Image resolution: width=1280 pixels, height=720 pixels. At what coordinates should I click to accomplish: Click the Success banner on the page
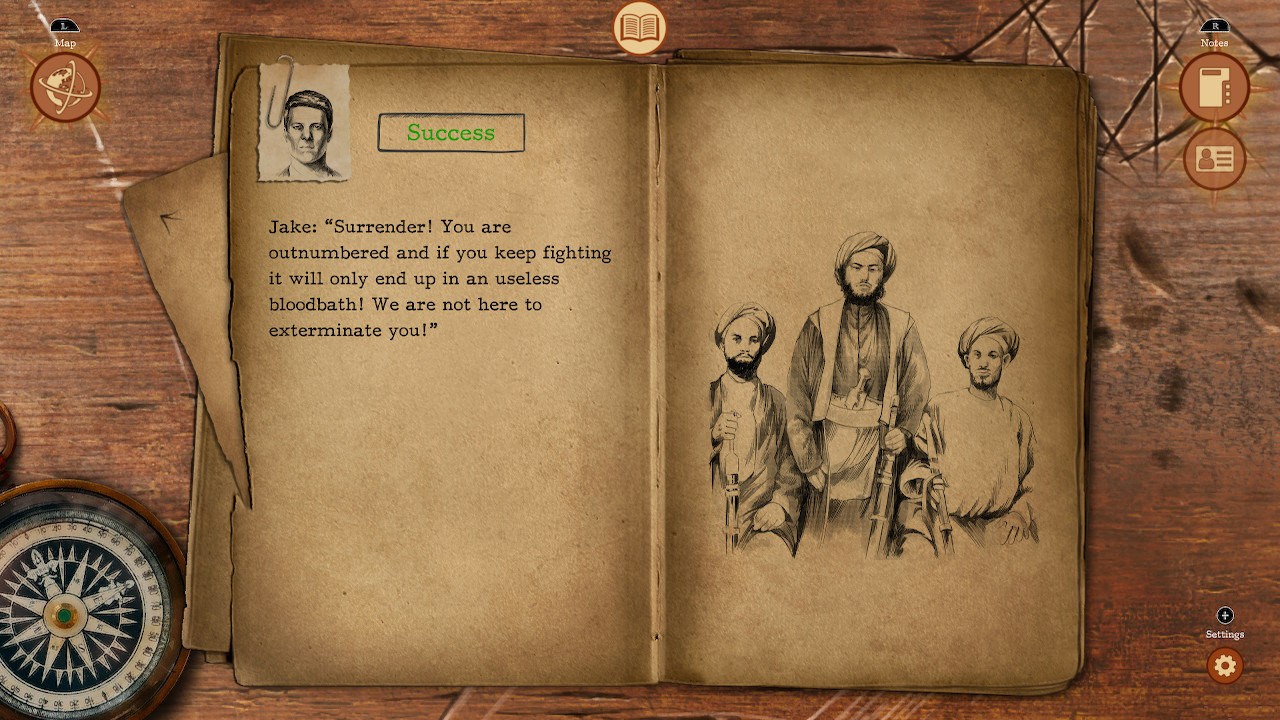click(x=450, y=132)
